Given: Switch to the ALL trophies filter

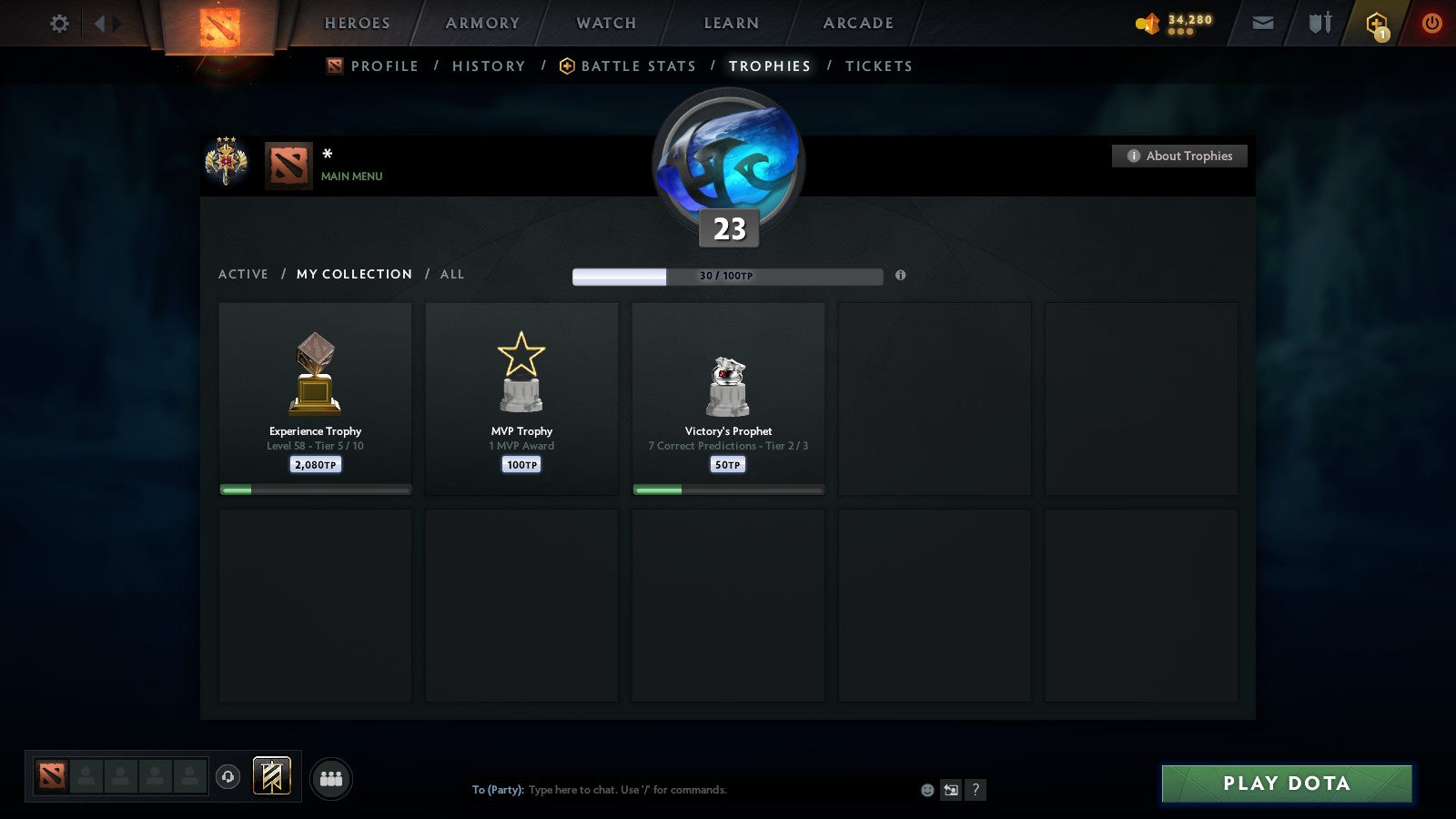Looking at the screenshot, I should [453, 274].
